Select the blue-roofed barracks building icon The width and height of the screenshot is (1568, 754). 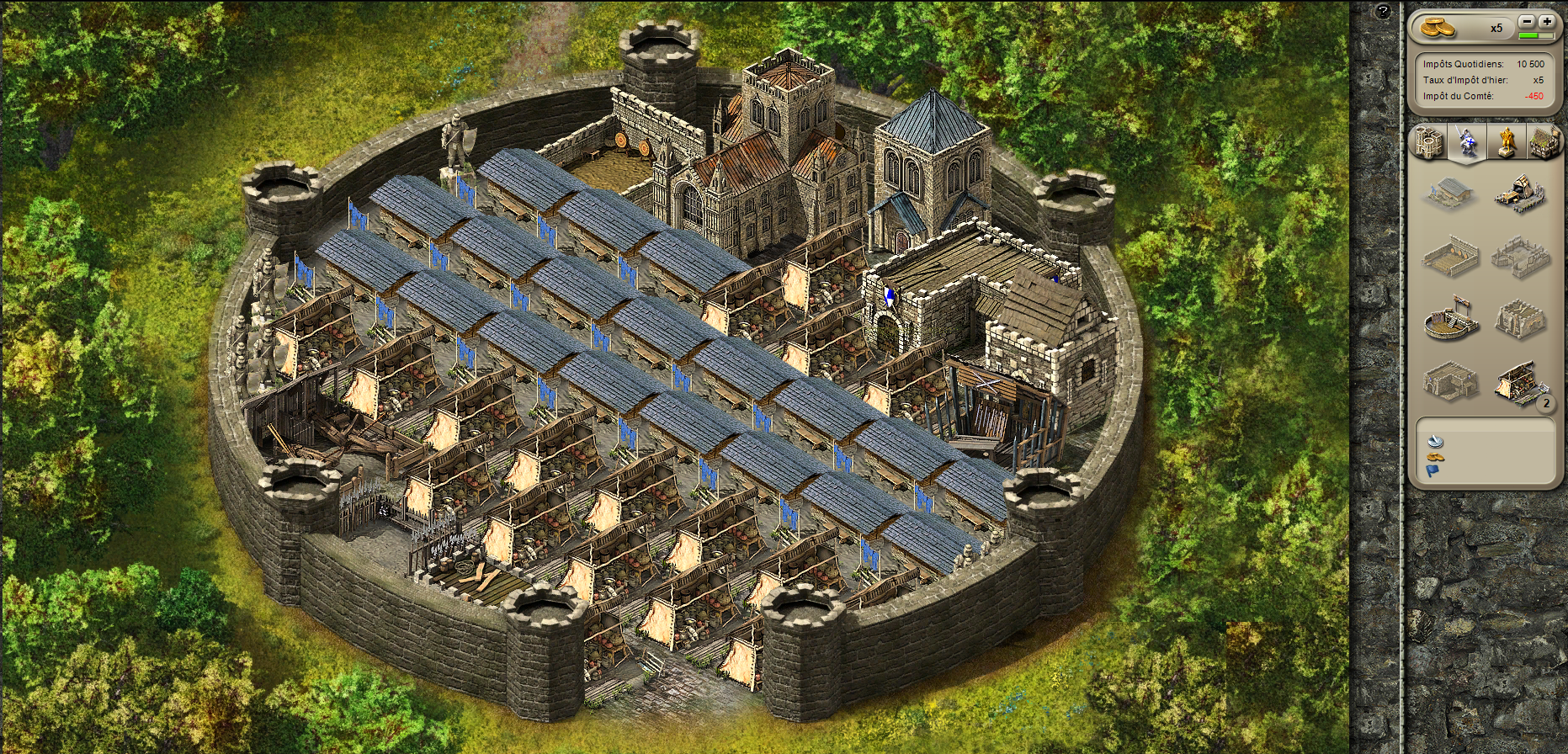point(1450,194)
